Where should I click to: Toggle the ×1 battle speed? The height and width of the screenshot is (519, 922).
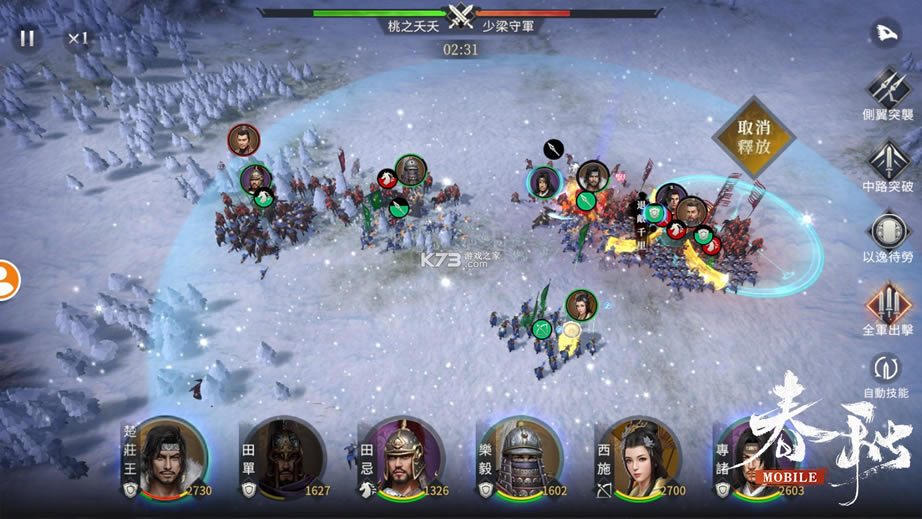(x=78, y=39)
